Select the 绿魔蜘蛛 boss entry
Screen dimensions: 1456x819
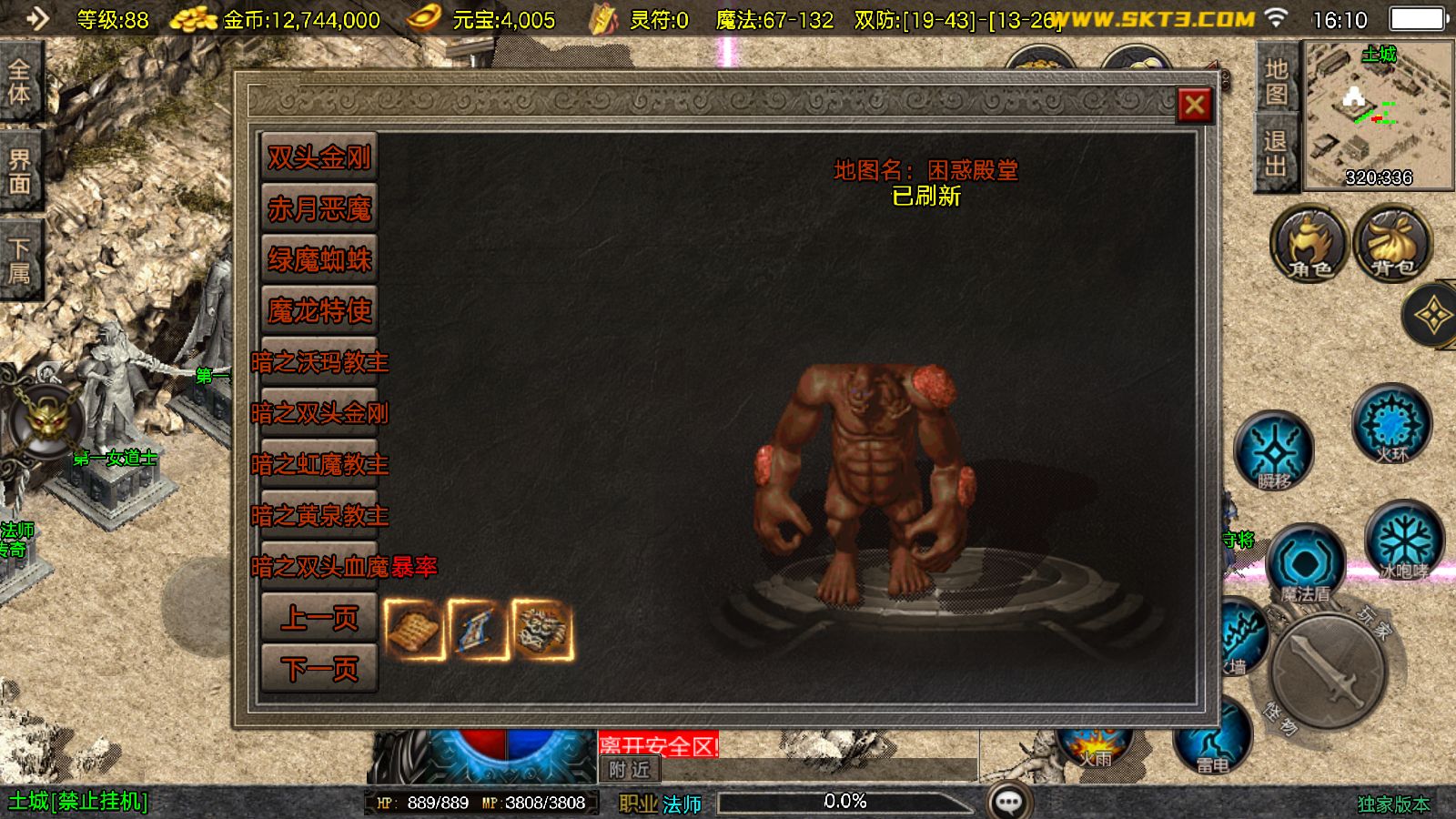click(x=318, y=260)
